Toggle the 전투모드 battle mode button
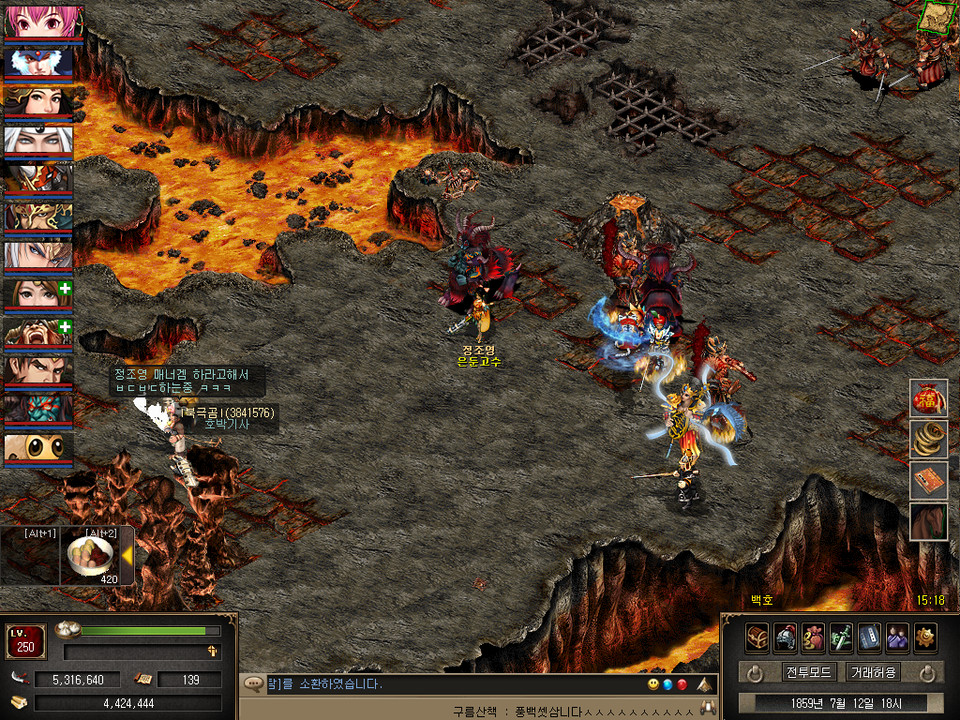960x720 pixels. pos(809,672)
